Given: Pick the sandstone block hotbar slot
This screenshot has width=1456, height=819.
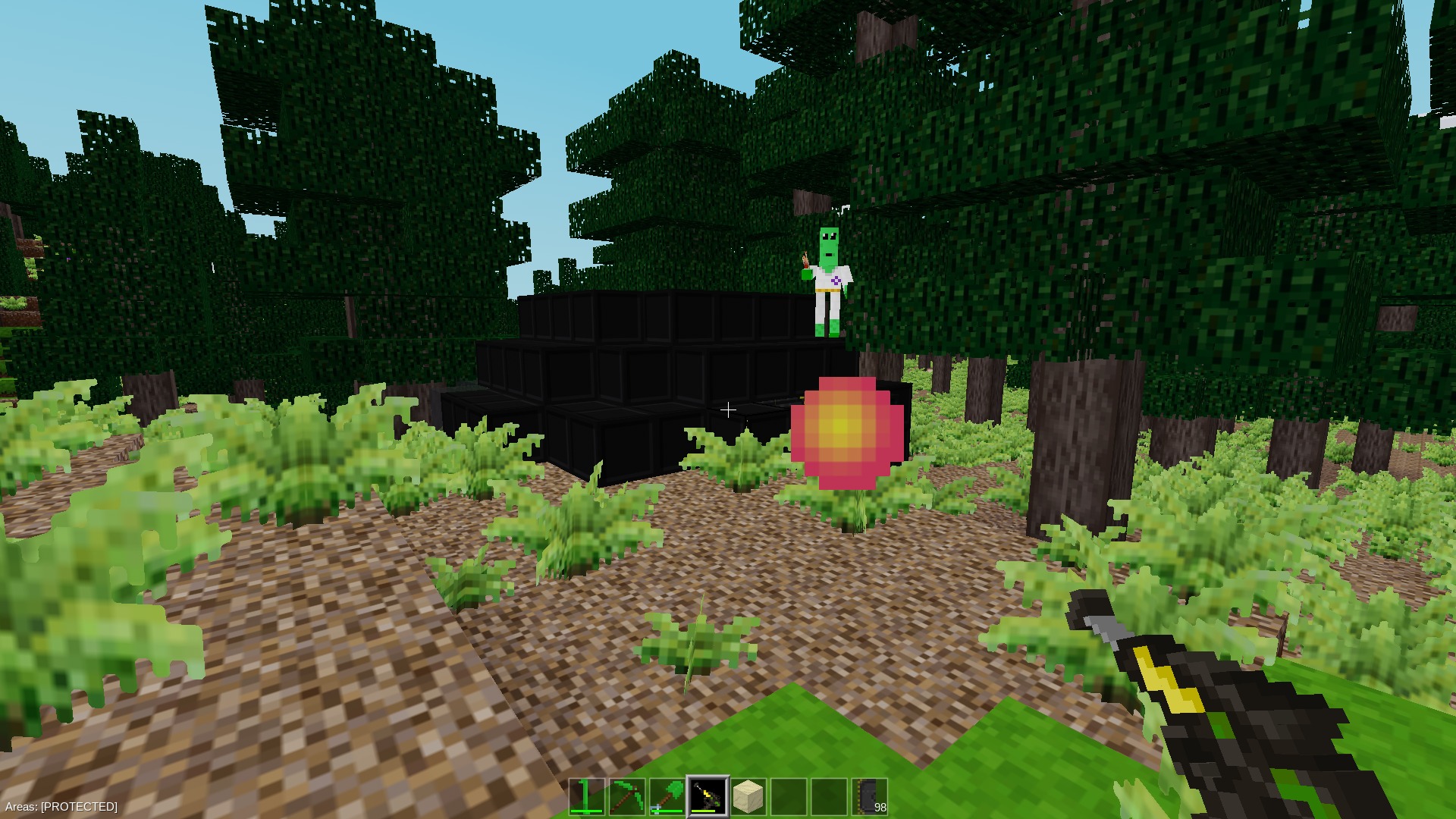Looking at the screenshot, I should (748, 796).
